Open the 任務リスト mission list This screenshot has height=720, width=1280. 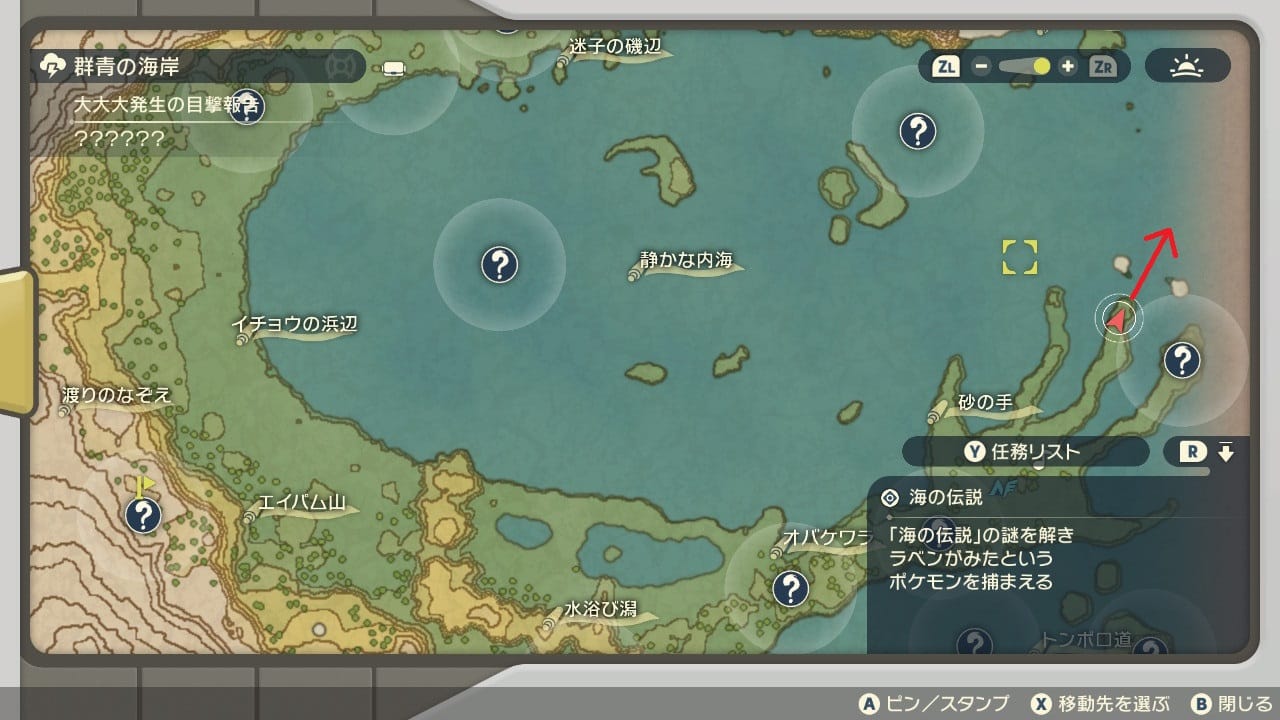(x=1025, y=451)
